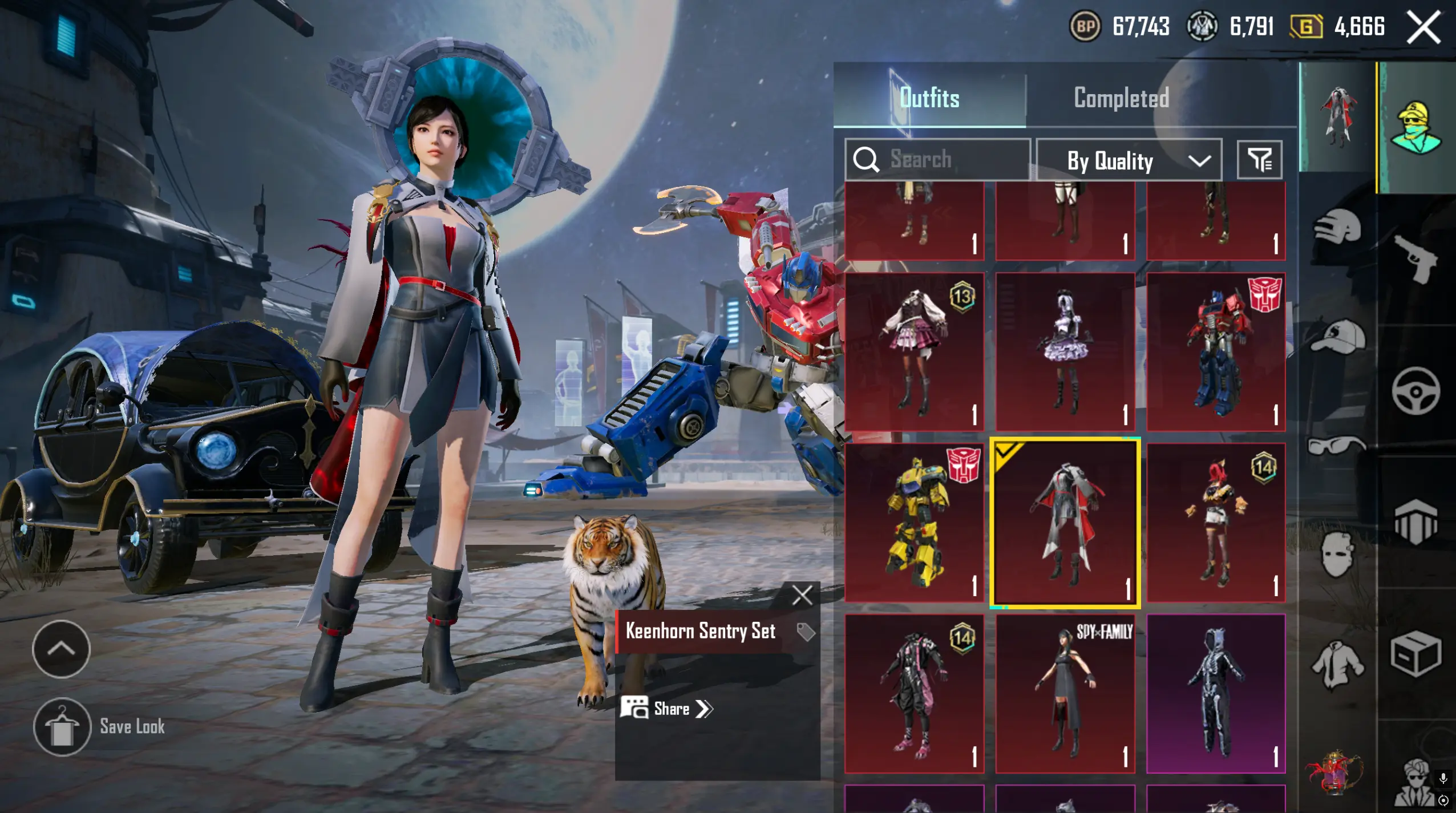This screenshot has width=1456, height=813.
Task: Open the crate box category
Action: coord(1416,654)
